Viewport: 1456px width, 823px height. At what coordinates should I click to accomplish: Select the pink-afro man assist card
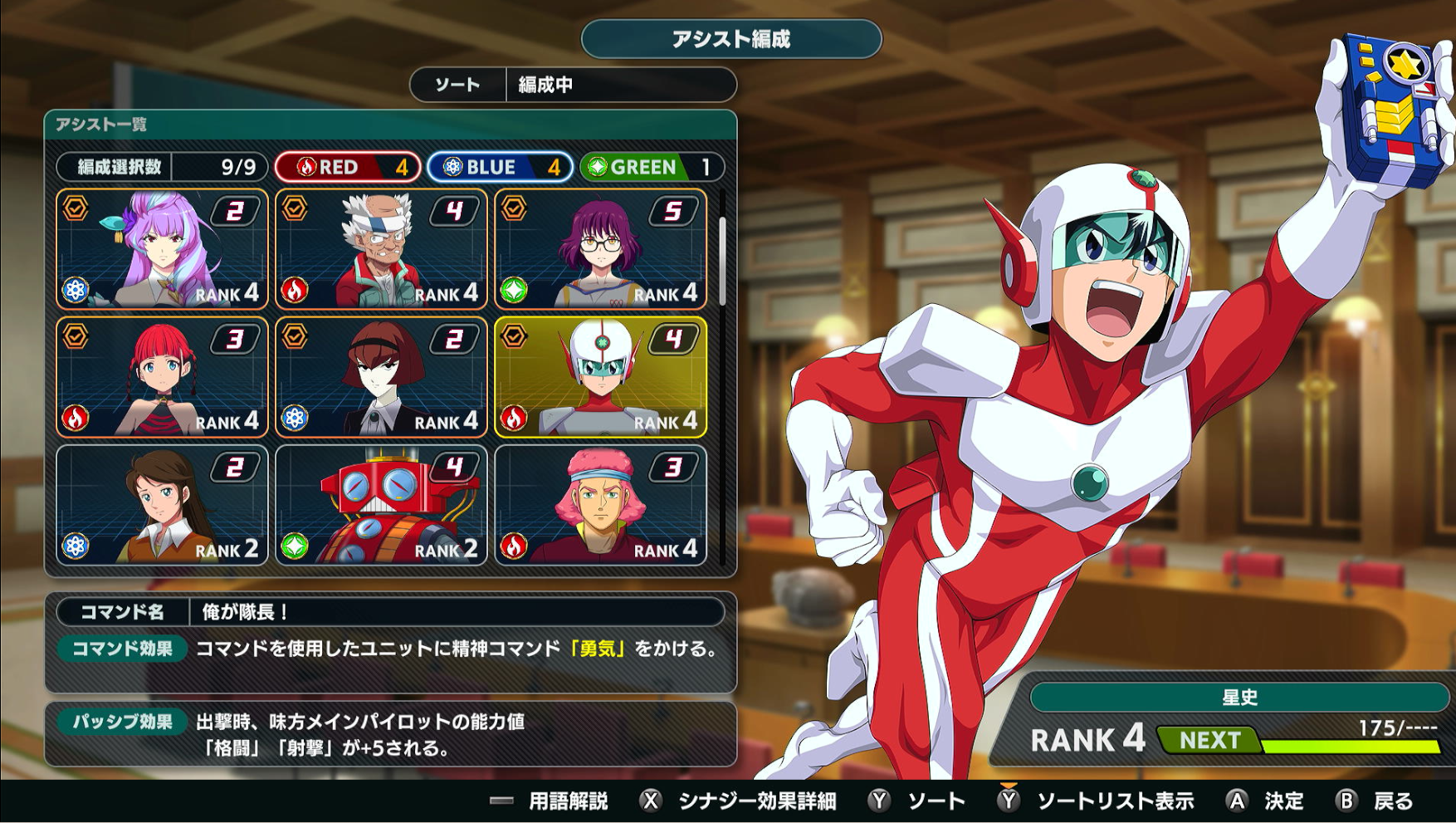[600, 505]
